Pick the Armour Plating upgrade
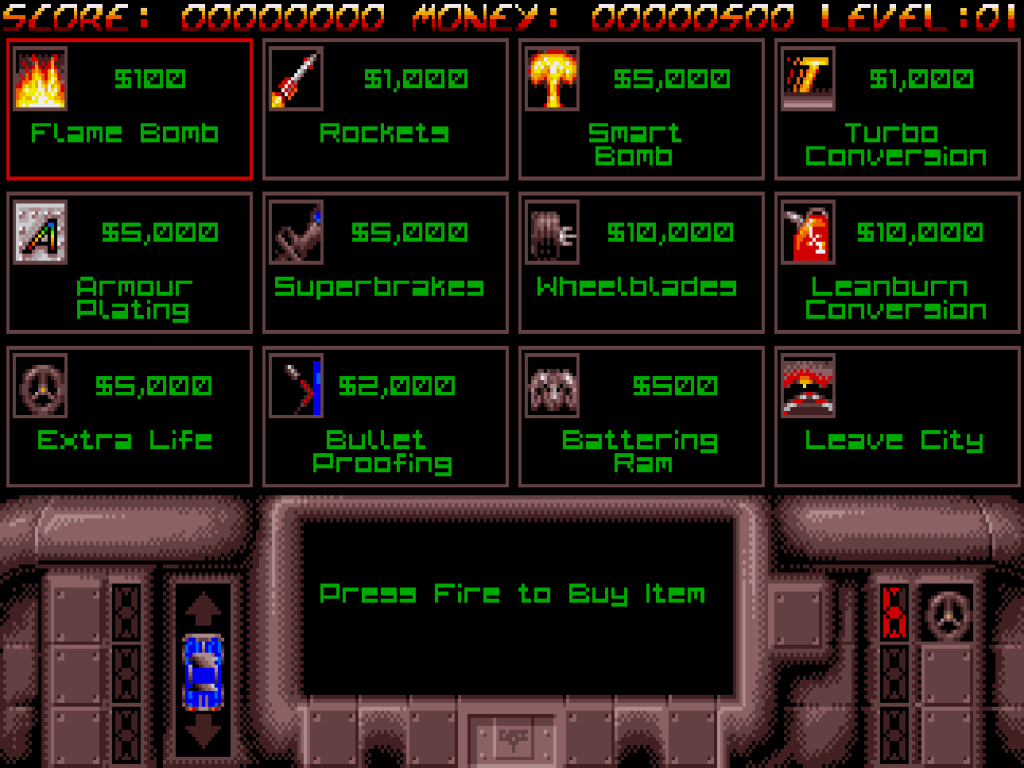1024x768 pixels. point(129,263)
